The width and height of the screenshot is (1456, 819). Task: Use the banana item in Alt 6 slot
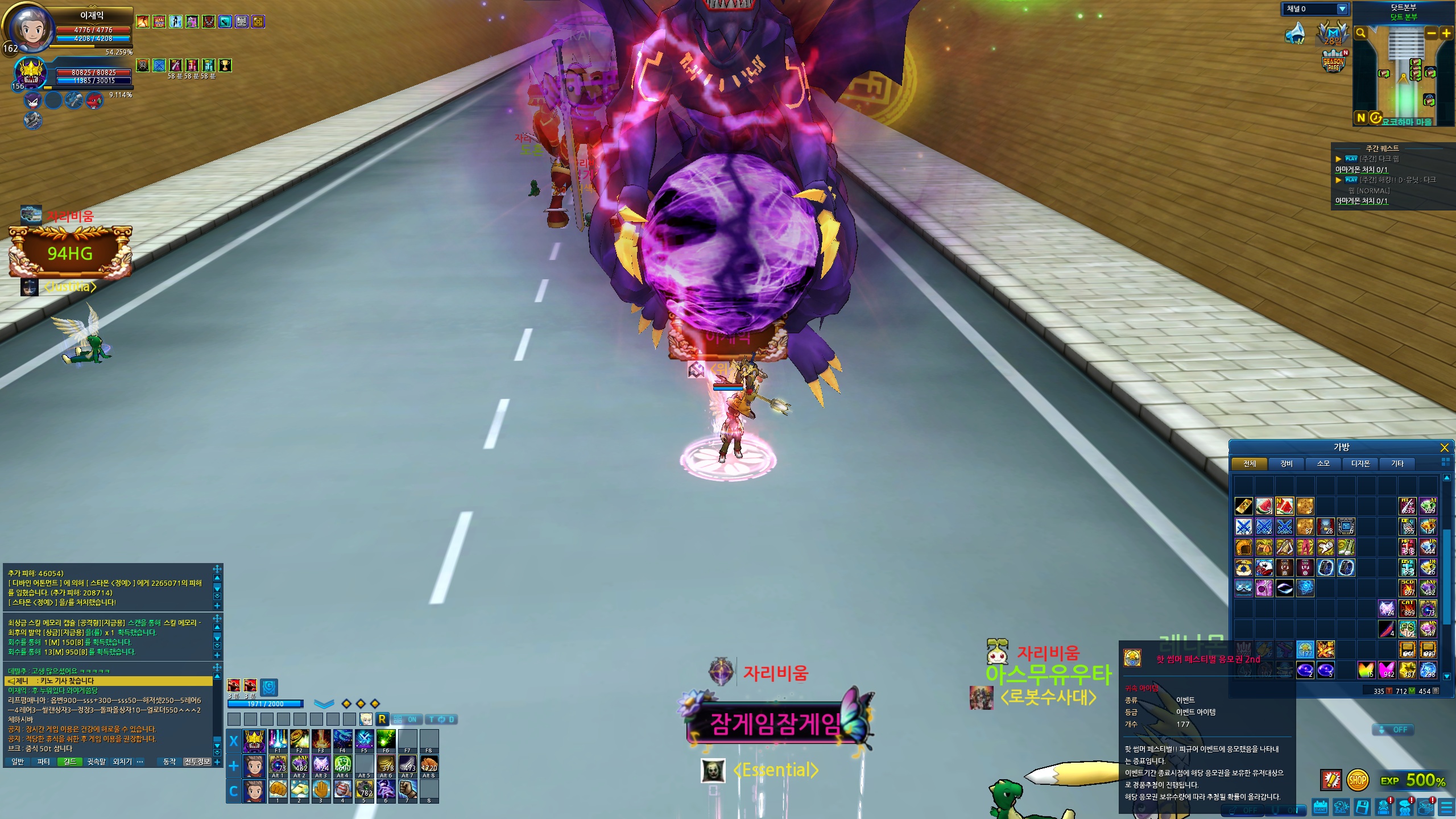click(386, 765)
